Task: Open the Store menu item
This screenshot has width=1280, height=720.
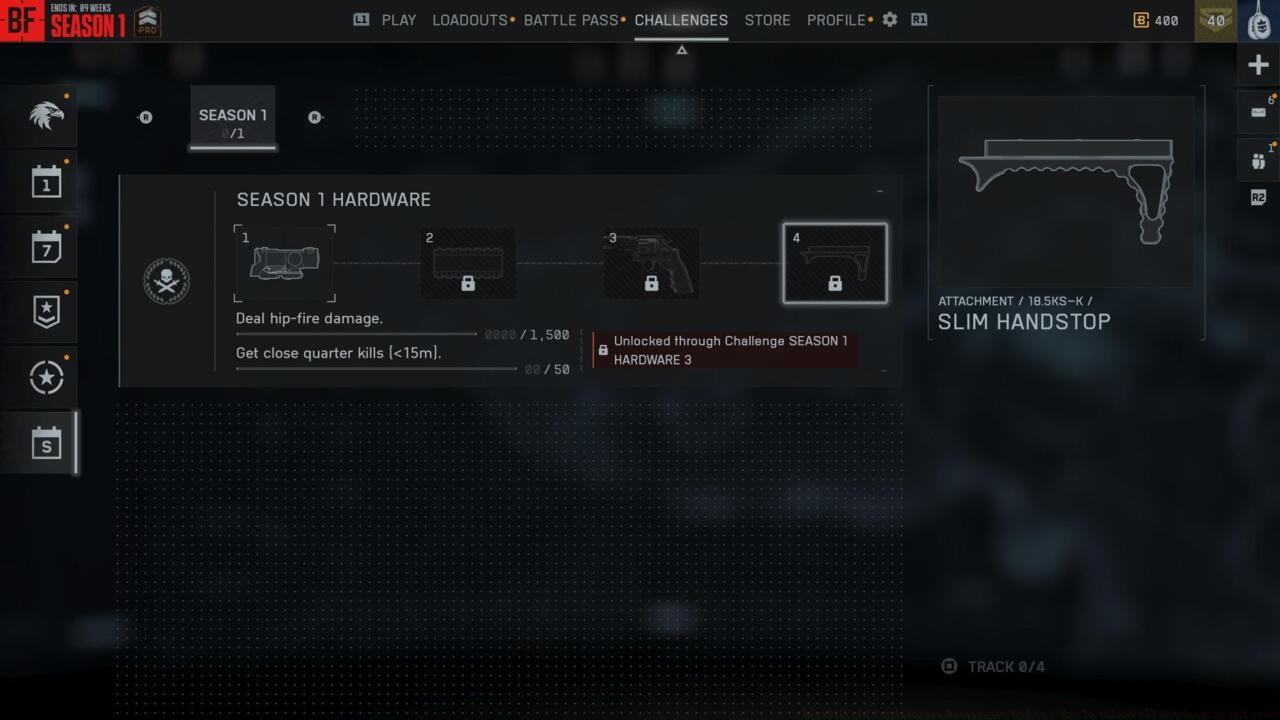Action: coord(767,20)
